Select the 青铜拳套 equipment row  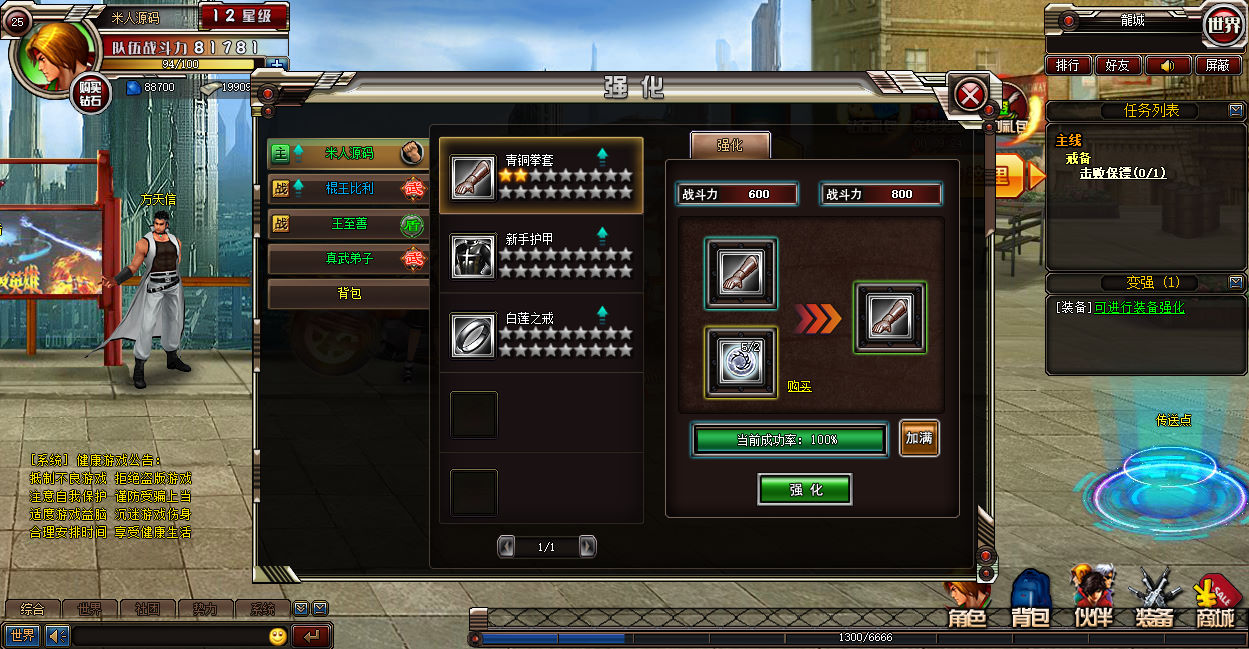click(x=541, y=176)
